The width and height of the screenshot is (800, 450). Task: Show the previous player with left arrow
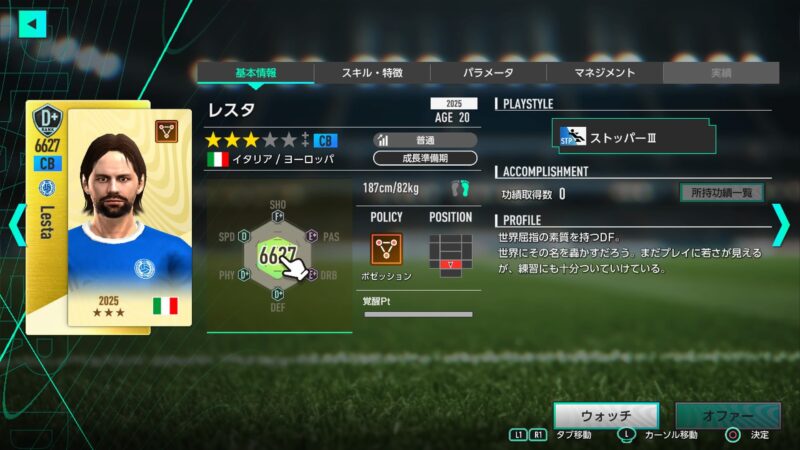pos(16,225)
